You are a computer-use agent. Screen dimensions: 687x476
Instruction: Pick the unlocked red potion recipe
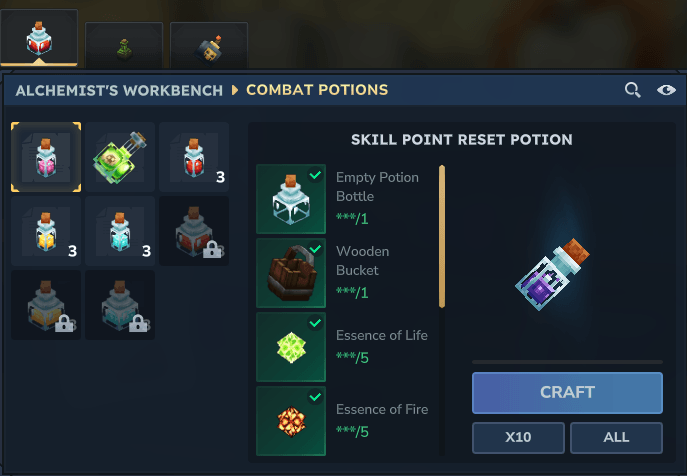194,157
